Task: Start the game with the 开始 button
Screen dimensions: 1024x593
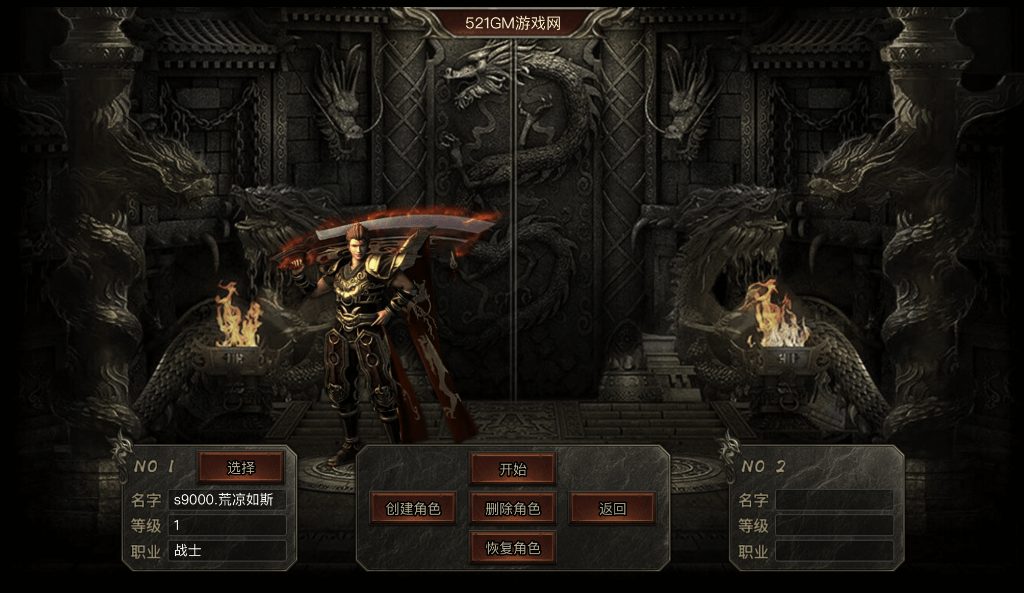Action: [513, 469]
